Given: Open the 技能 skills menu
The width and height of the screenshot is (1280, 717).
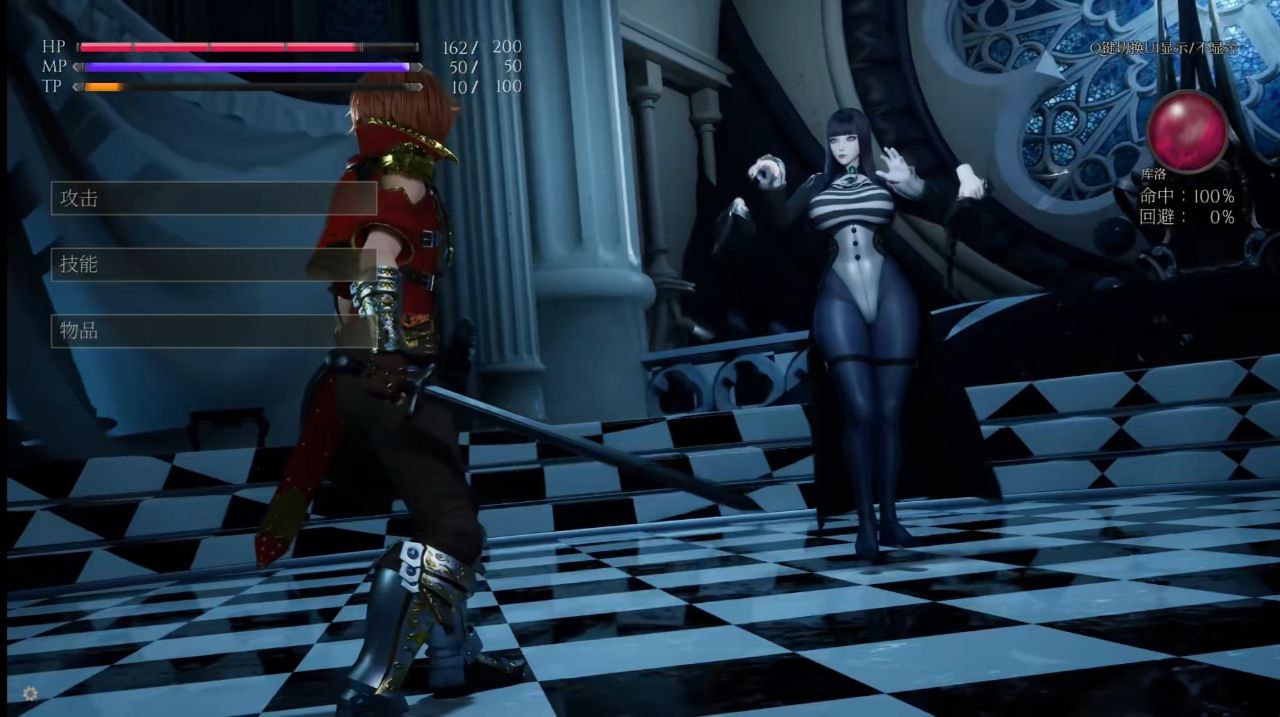Looking at the screenshot, I should click(213, 264).
